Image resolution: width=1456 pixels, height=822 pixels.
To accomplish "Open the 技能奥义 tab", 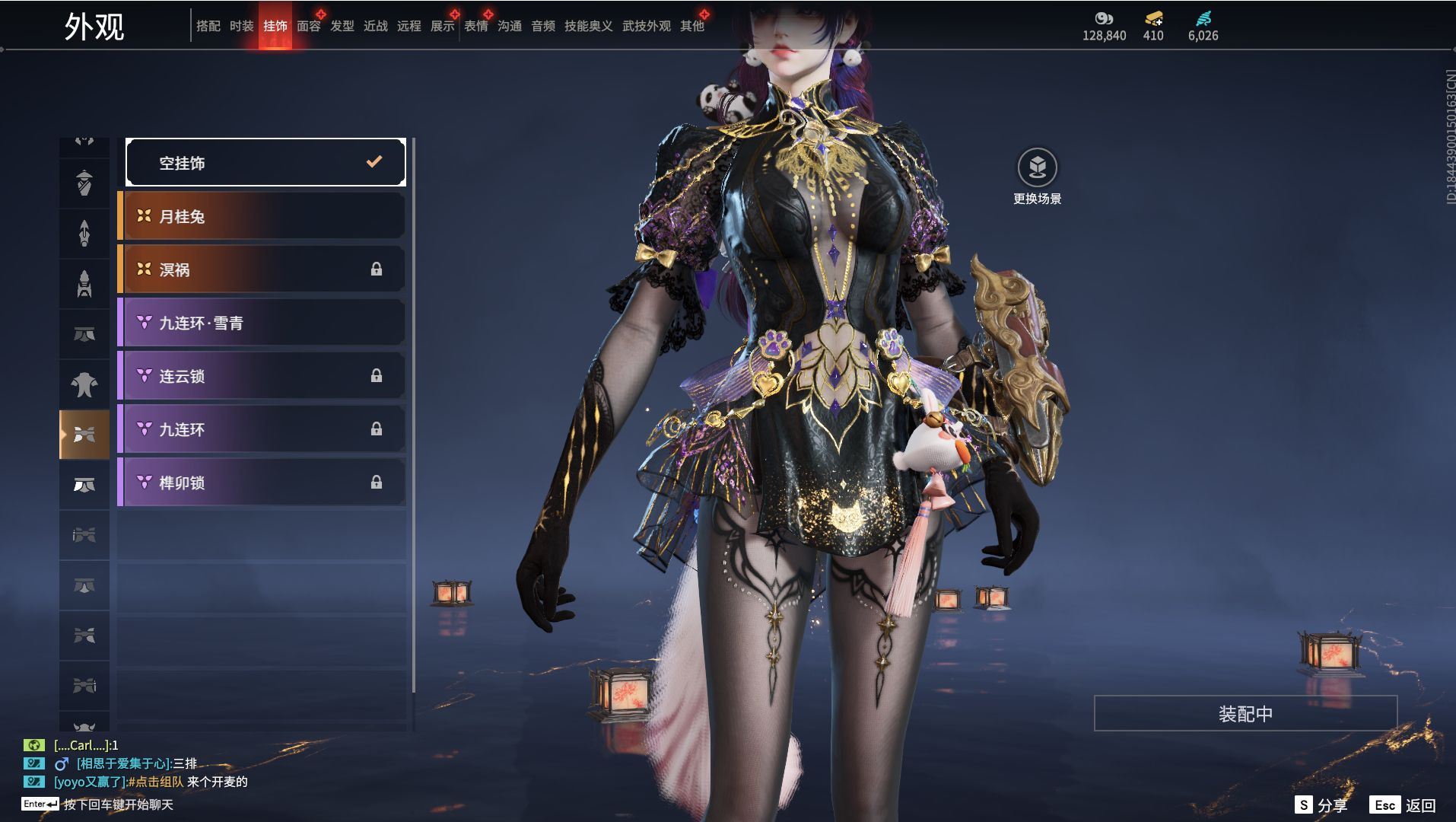I will tap(588, 26).
